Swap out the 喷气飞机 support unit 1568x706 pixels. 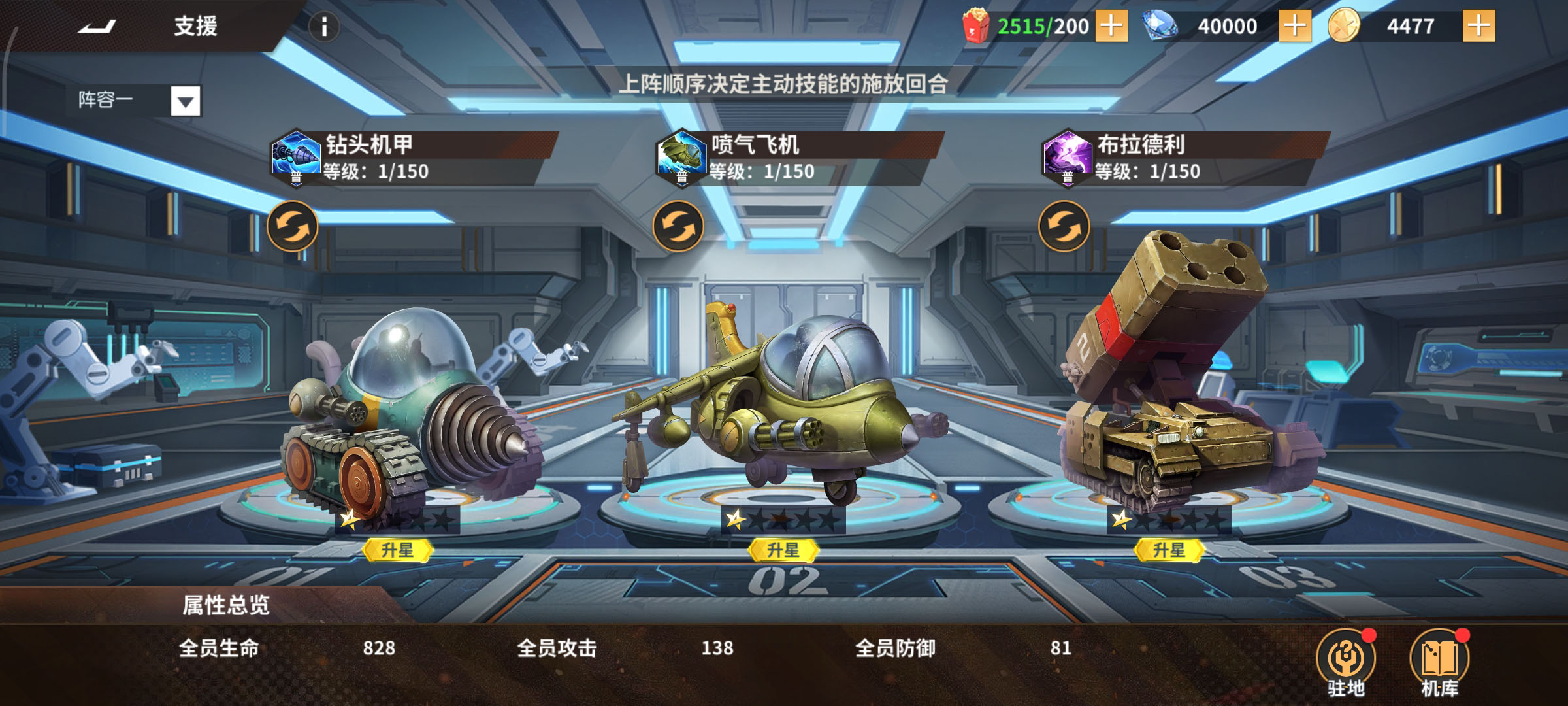678,226
